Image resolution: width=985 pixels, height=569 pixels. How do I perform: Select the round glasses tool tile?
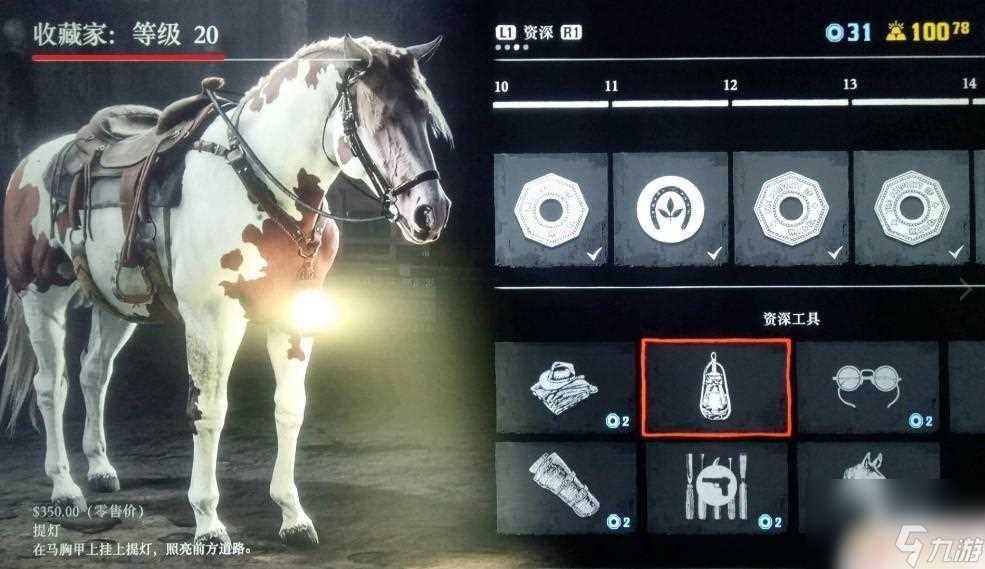click(867, 387)
